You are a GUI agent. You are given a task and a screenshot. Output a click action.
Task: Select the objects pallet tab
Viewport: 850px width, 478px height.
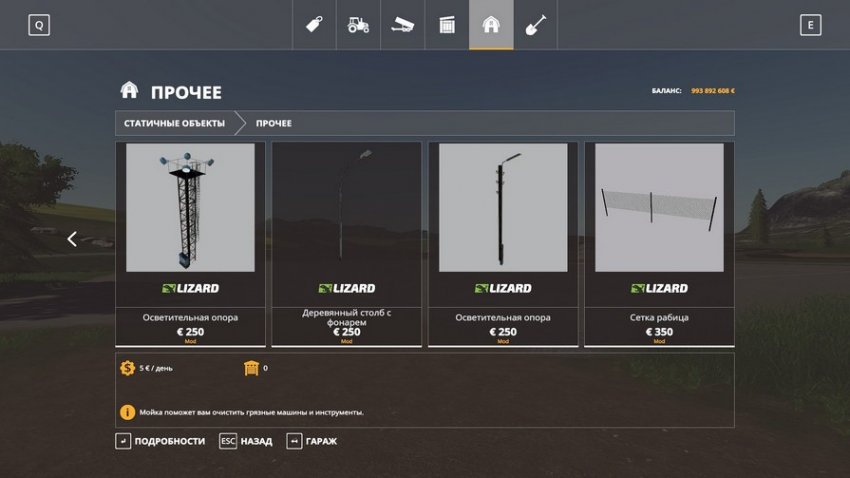click(x=447, y=25)
